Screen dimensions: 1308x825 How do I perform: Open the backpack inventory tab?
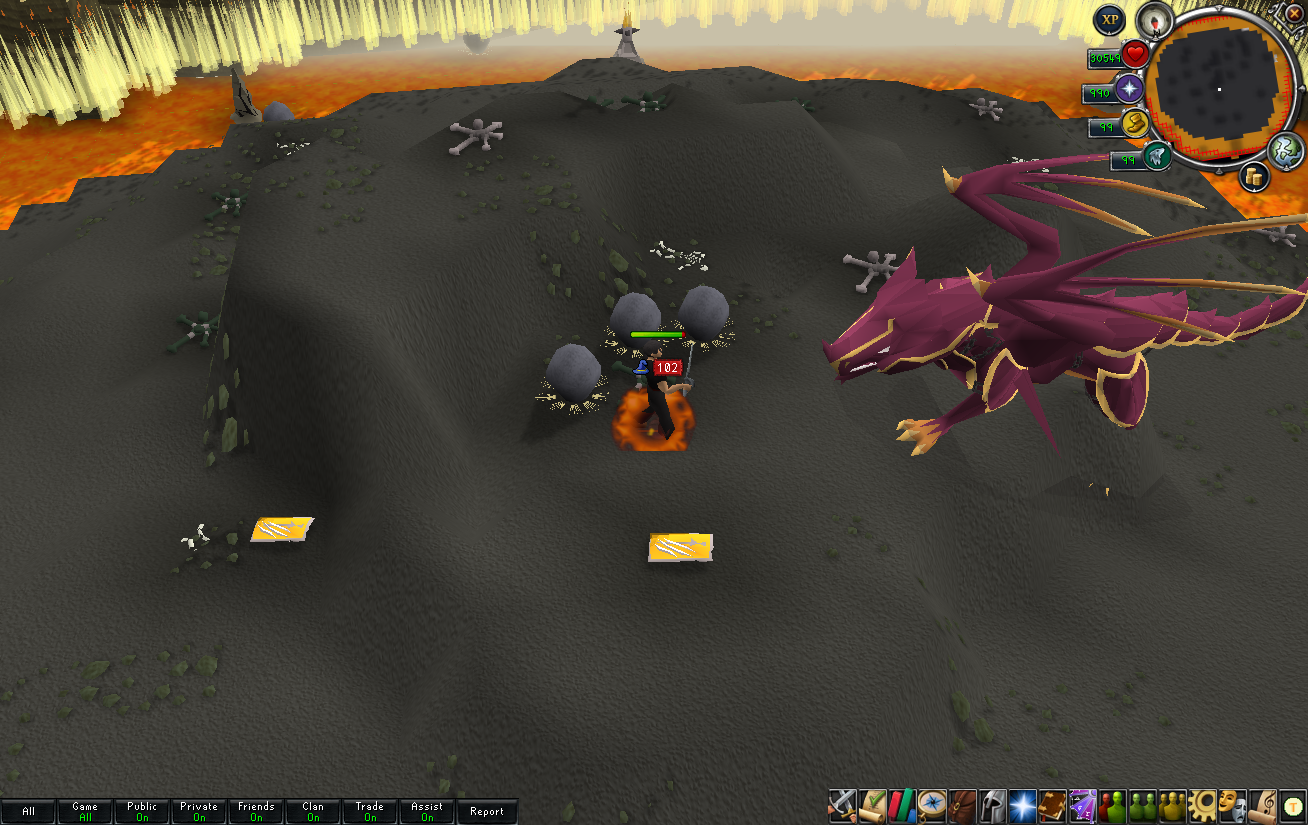click(x=963, y=805)
